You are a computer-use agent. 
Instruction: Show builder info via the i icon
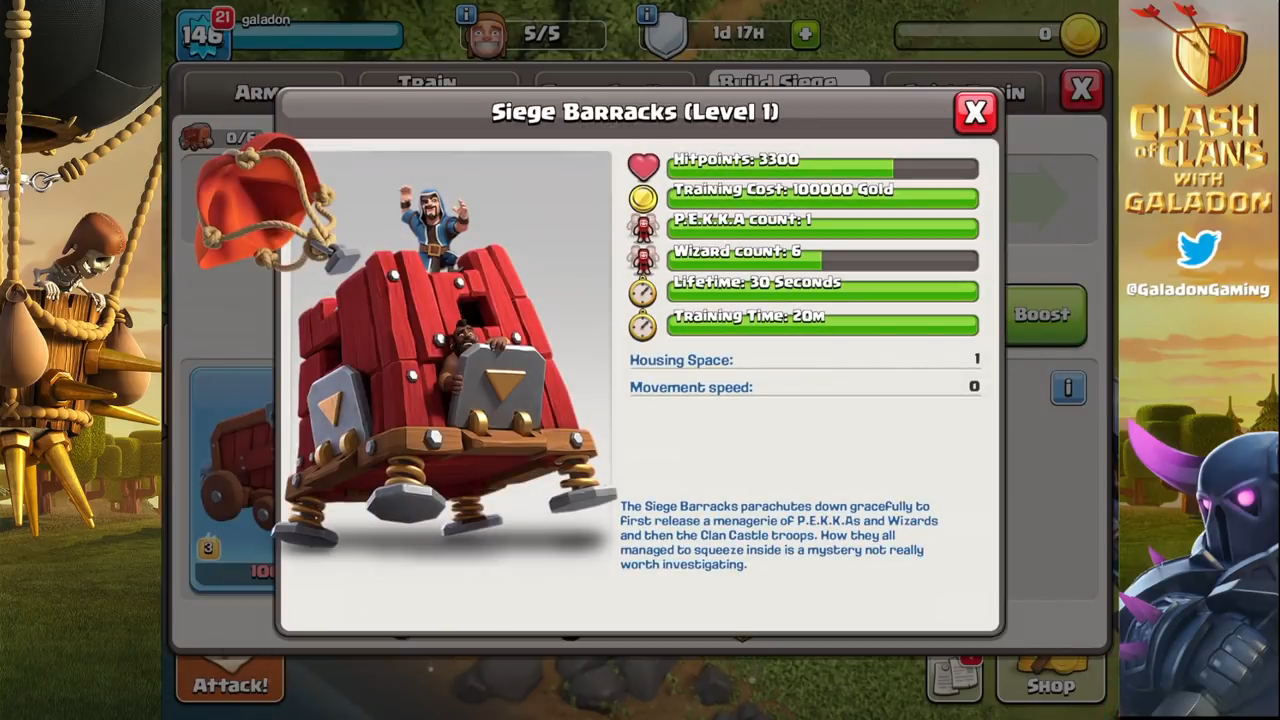[466, 14]
